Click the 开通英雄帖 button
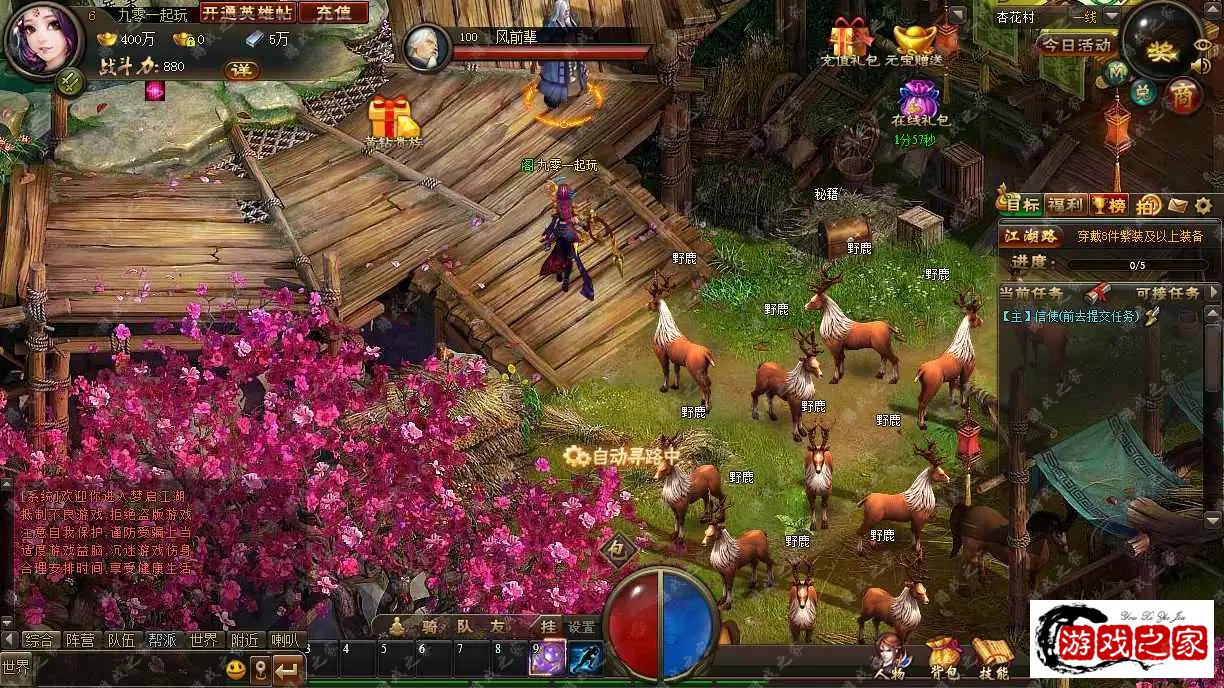Viewport: 1224px width, 688px height. coord(246,12)
